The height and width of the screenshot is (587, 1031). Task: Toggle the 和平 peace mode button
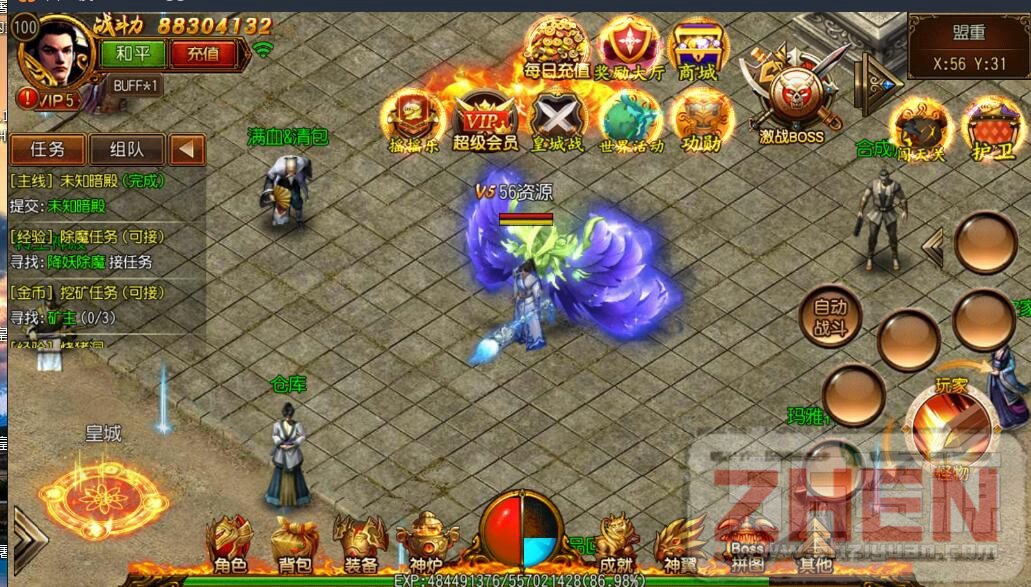pyautogui.click(x=133, y=53)
